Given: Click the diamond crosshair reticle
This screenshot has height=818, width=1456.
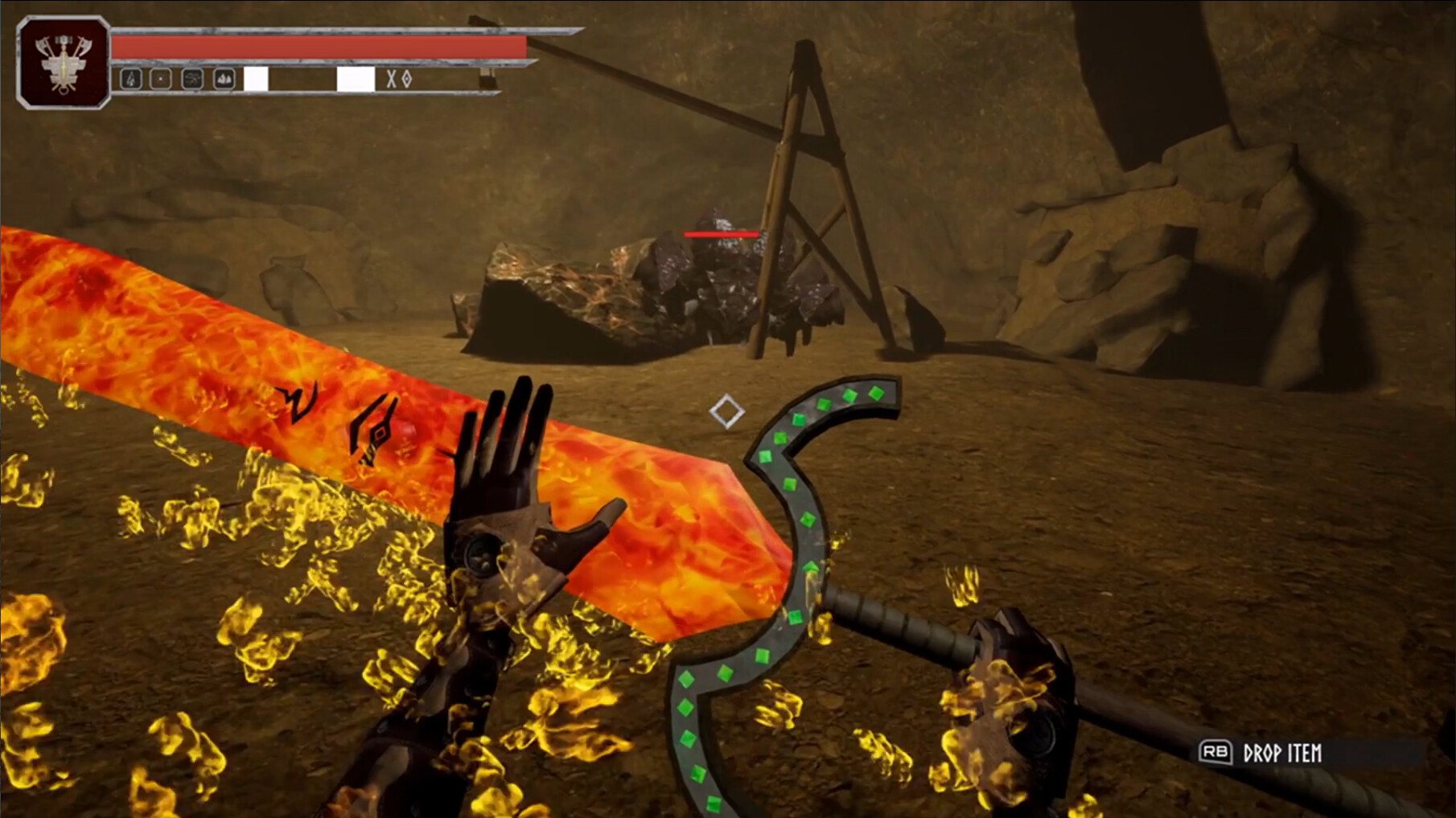Looking at the screenshot, I should [x=729, y=412].
